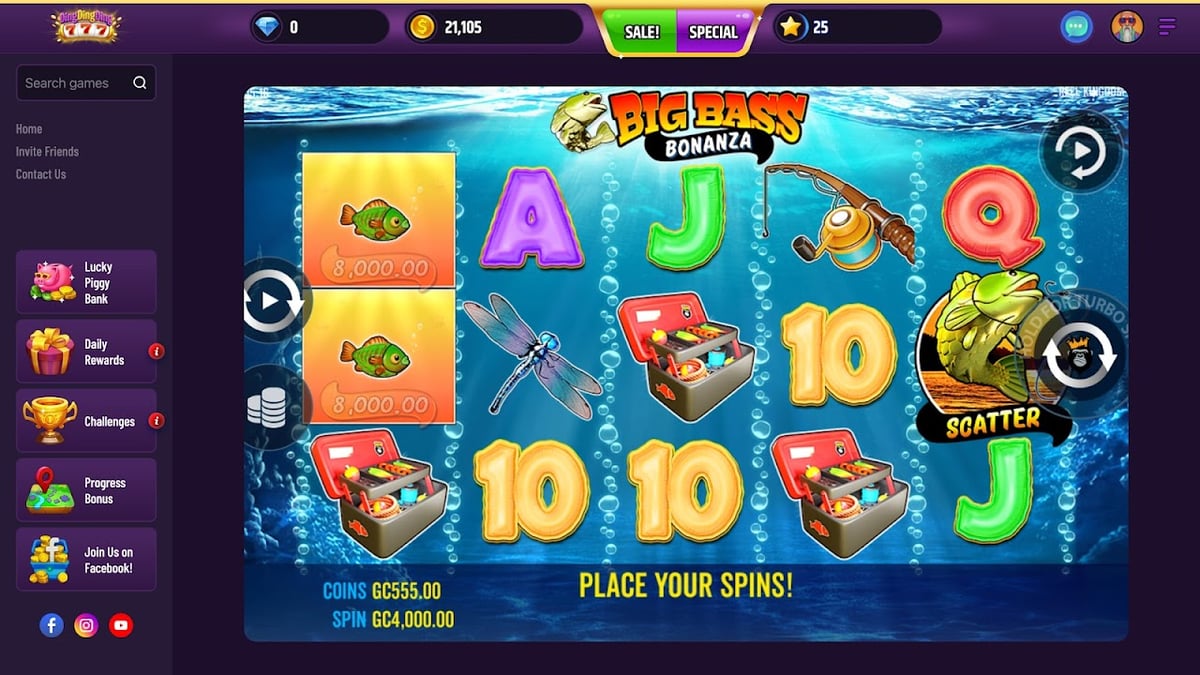Open the Invite Friends link
Image resolution: width=1200 pixels, height=675 pixels.
click(47, 152)
